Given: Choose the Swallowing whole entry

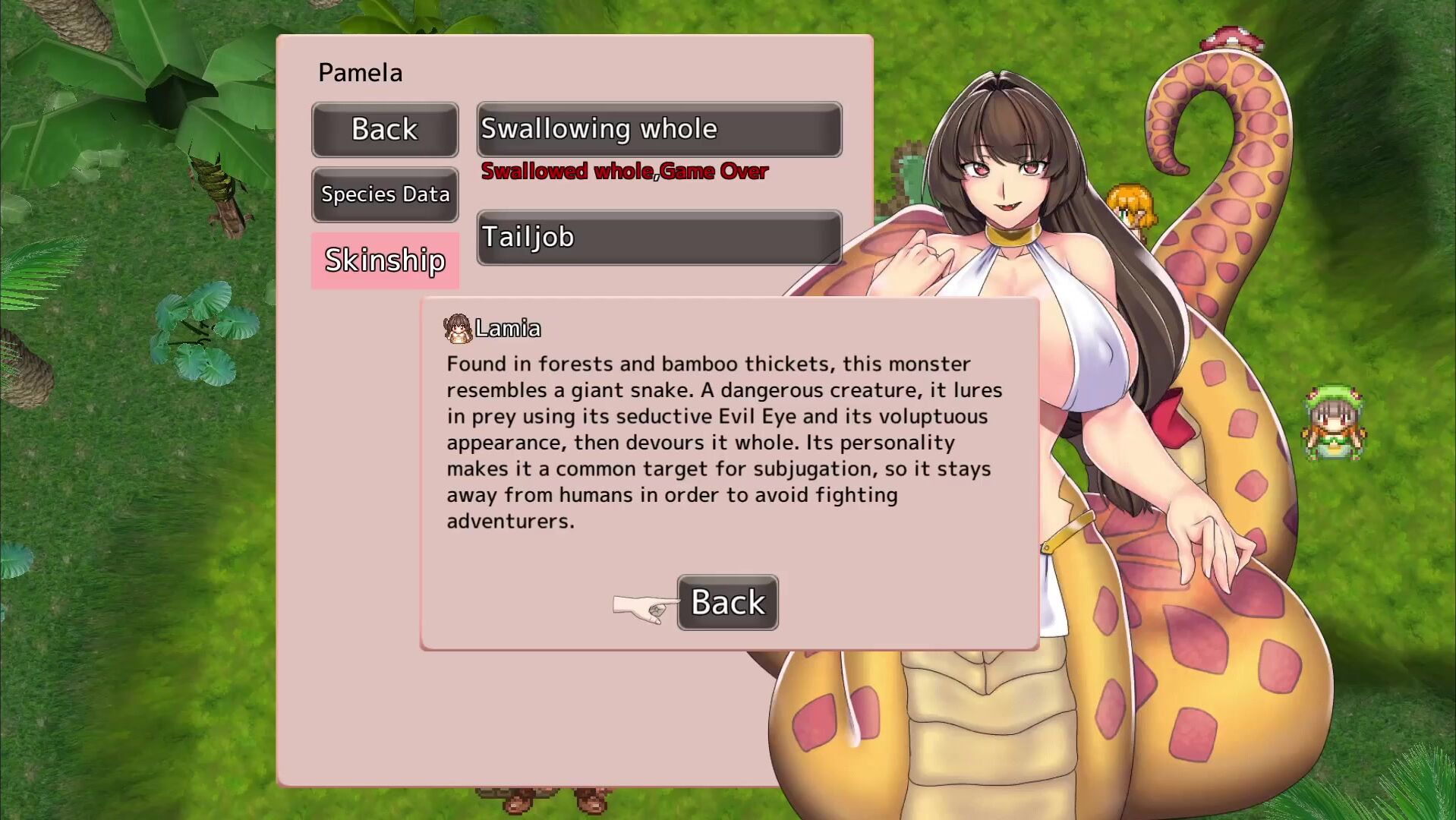Looking at the screenshot, I should click(x=659, y=130).
